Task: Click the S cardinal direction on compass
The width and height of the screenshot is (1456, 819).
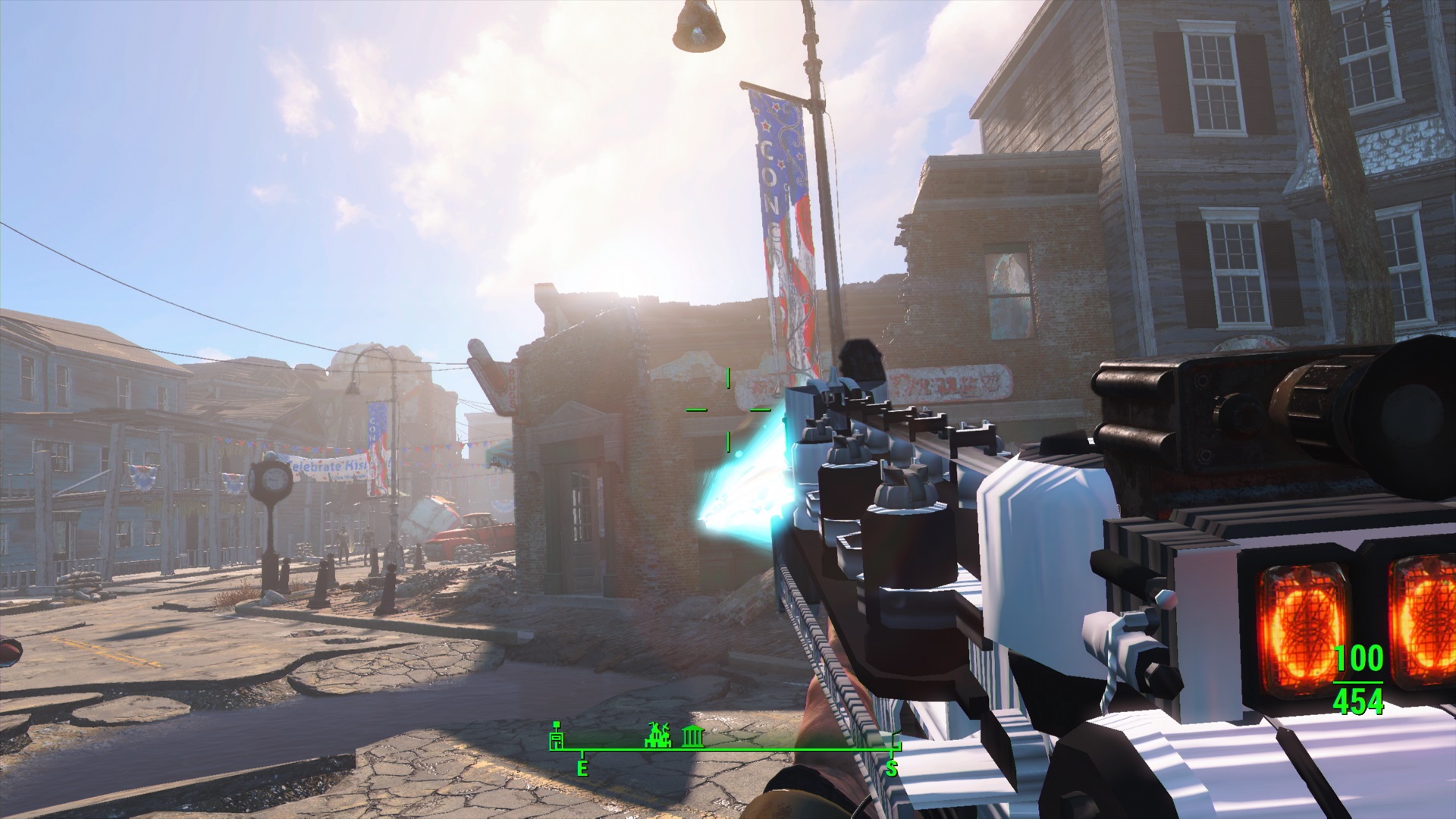Action: click(893, 767)
